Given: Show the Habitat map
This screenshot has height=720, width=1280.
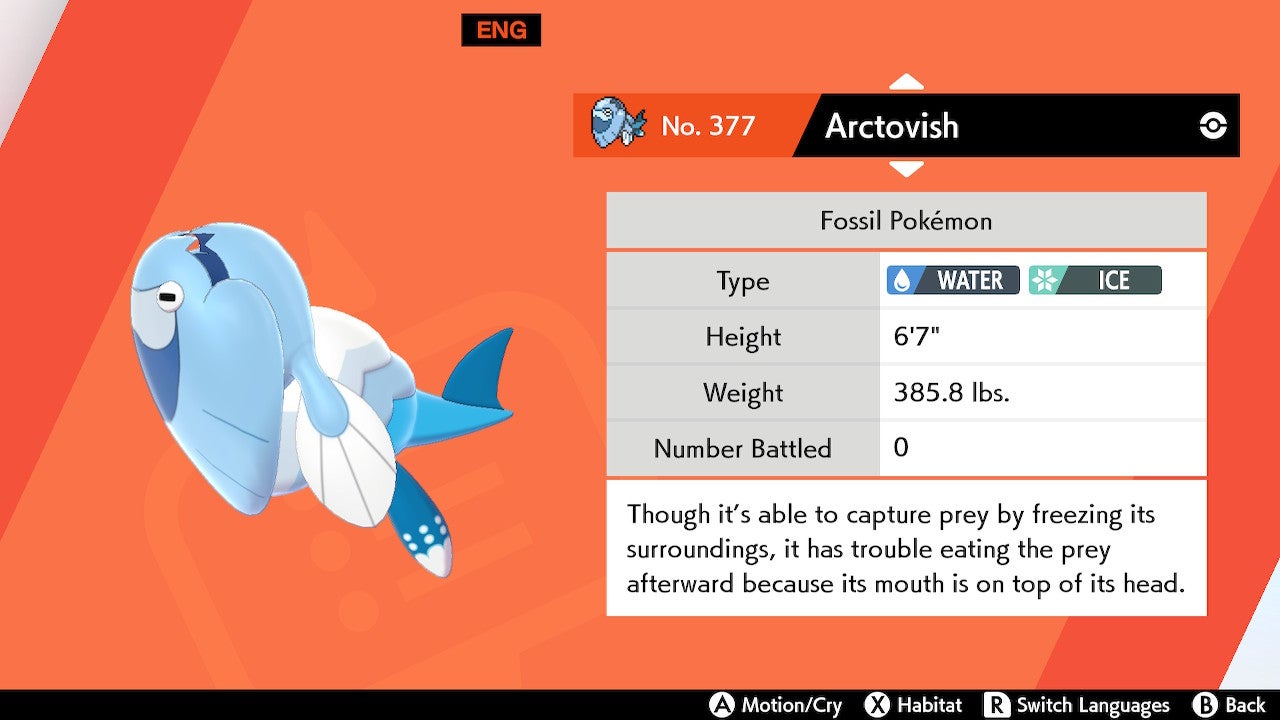Looking at the screenshot, I should tap(913, 705).
